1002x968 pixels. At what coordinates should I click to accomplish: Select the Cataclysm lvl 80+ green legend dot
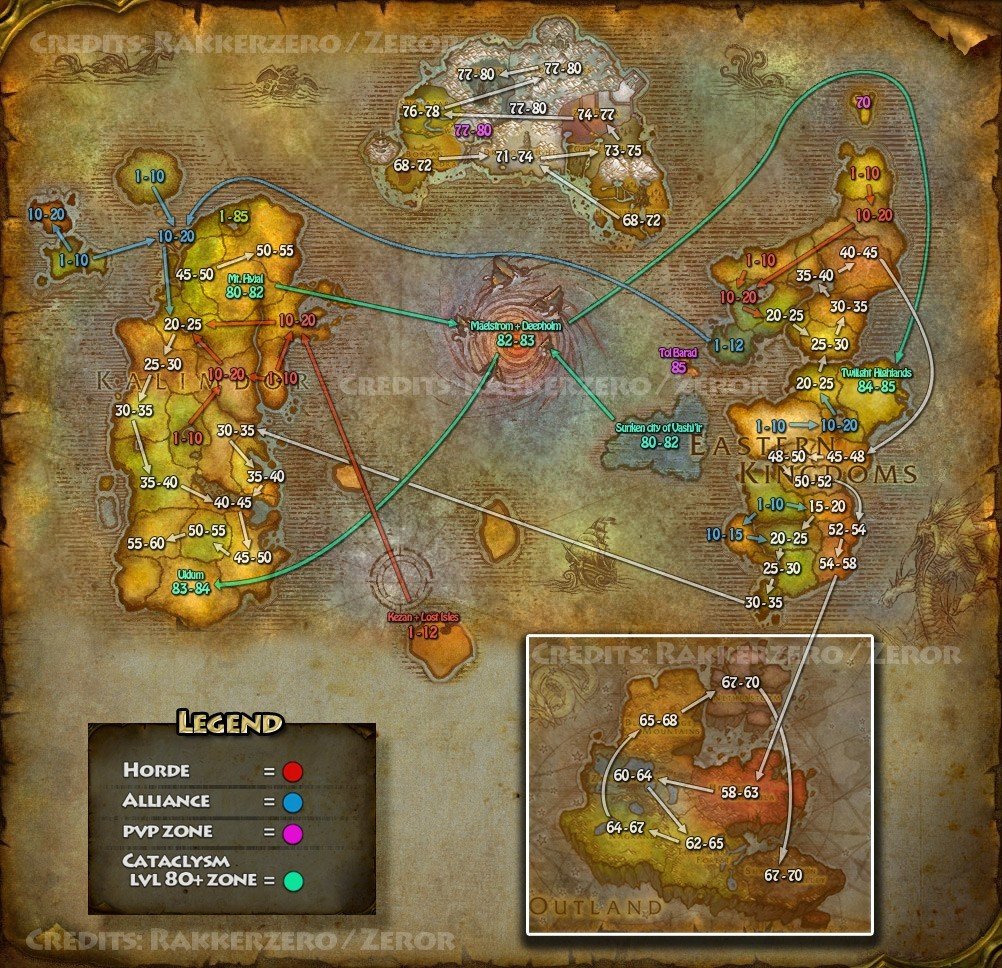click(x=292, y=881)
